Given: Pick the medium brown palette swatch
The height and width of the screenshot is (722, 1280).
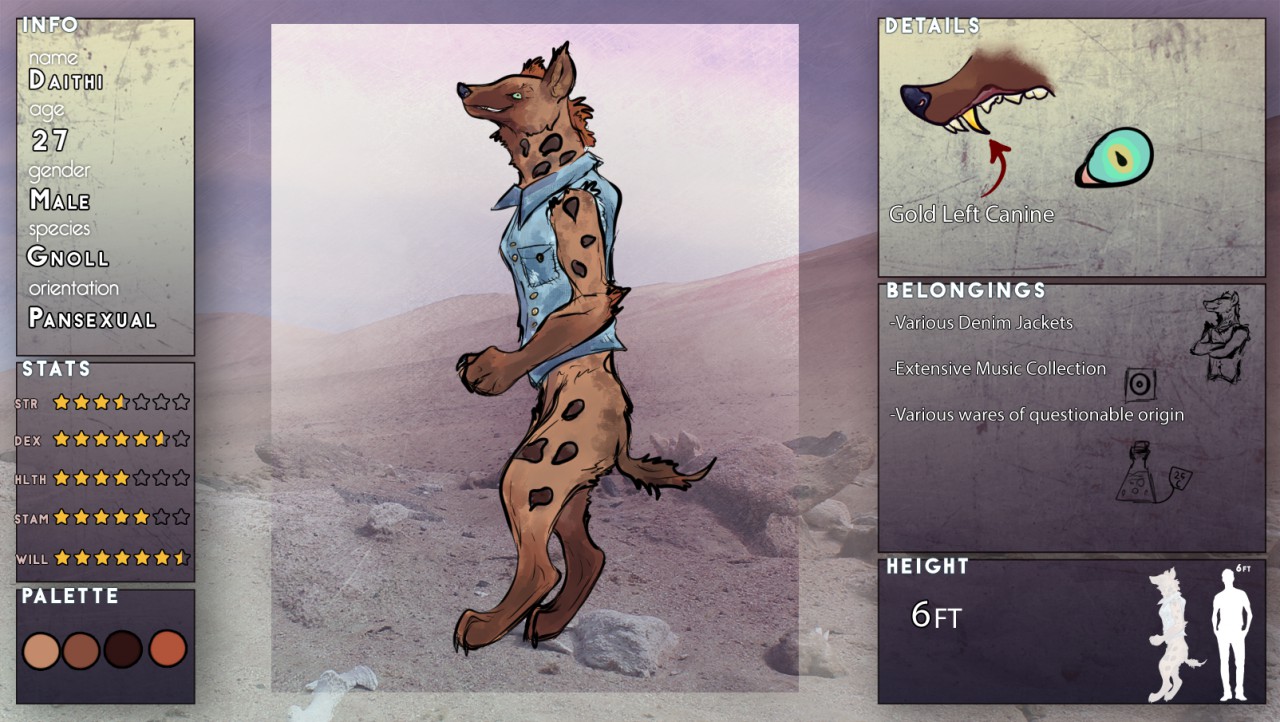Looking at the screenshot, I should (81, 651).
